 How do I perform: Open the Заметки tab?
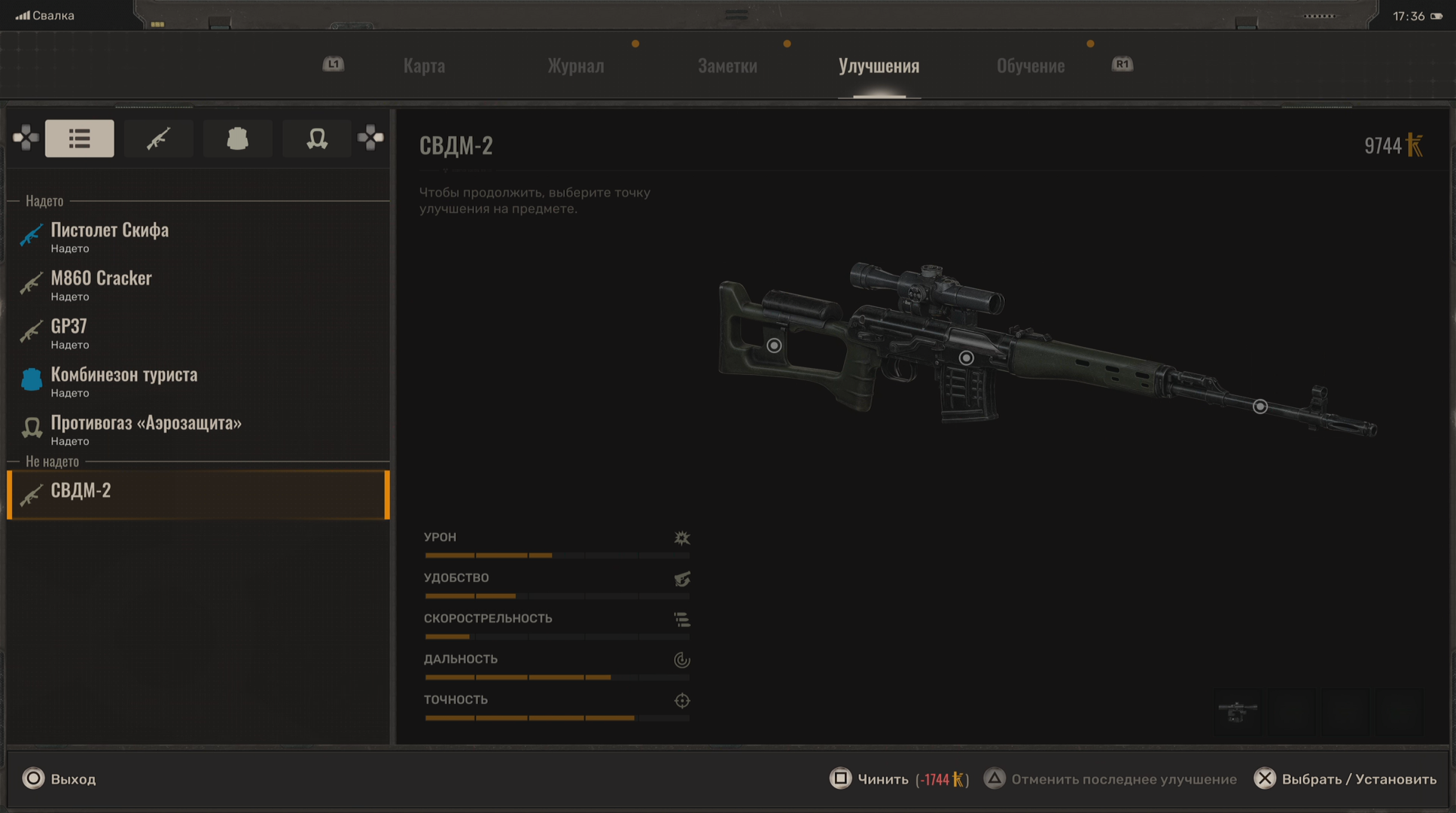pyautogui.click(x=727, y=66)
